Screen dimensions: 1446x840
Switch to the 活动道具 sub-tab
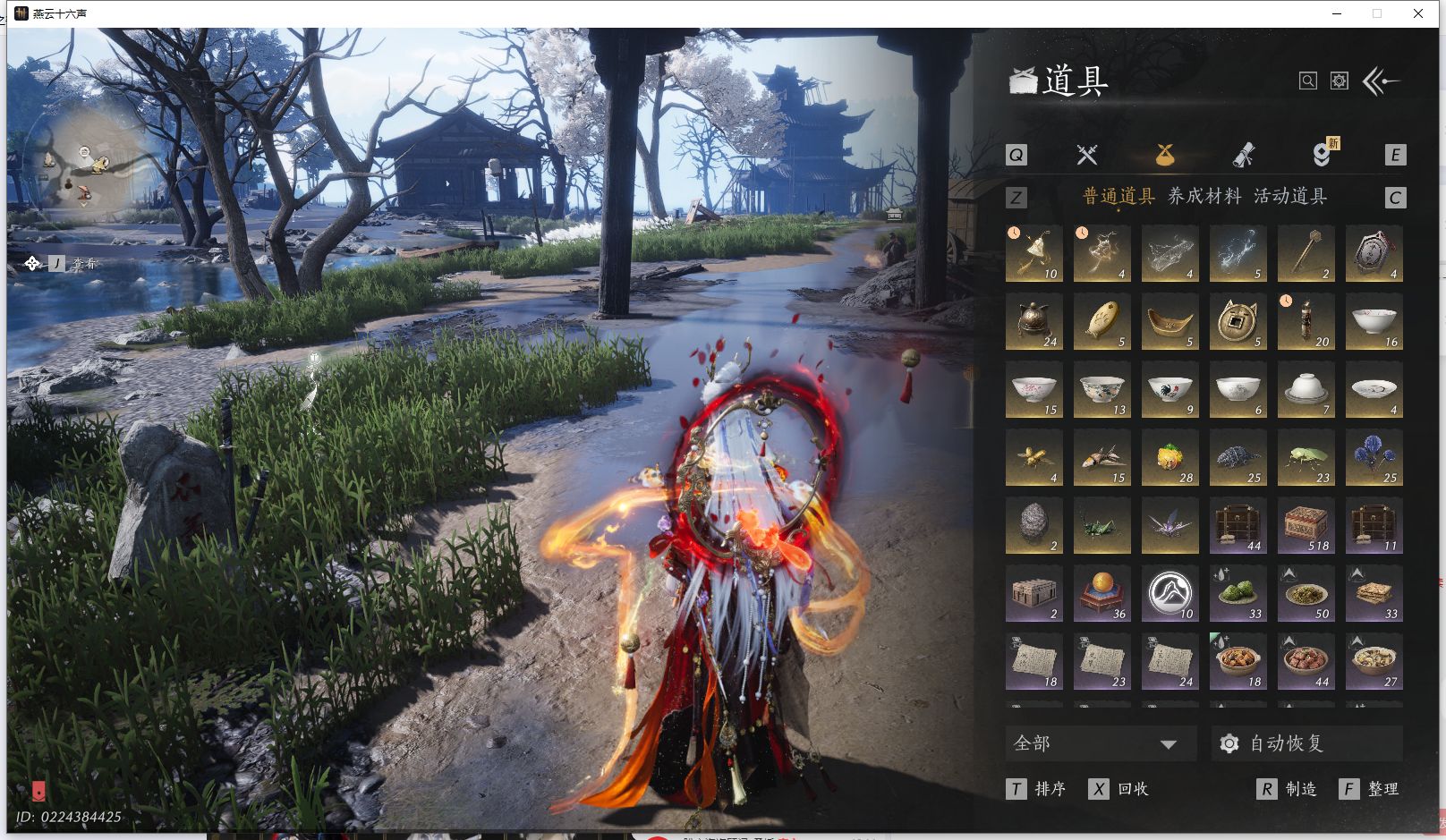point(1289,196)
